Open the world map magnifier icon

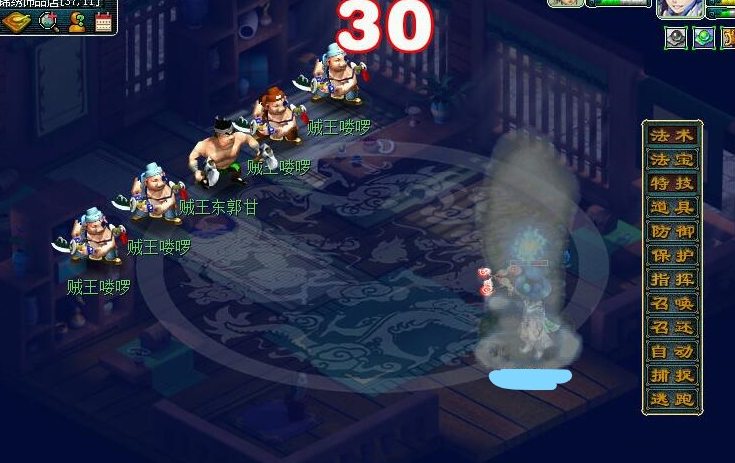point(47,21)
